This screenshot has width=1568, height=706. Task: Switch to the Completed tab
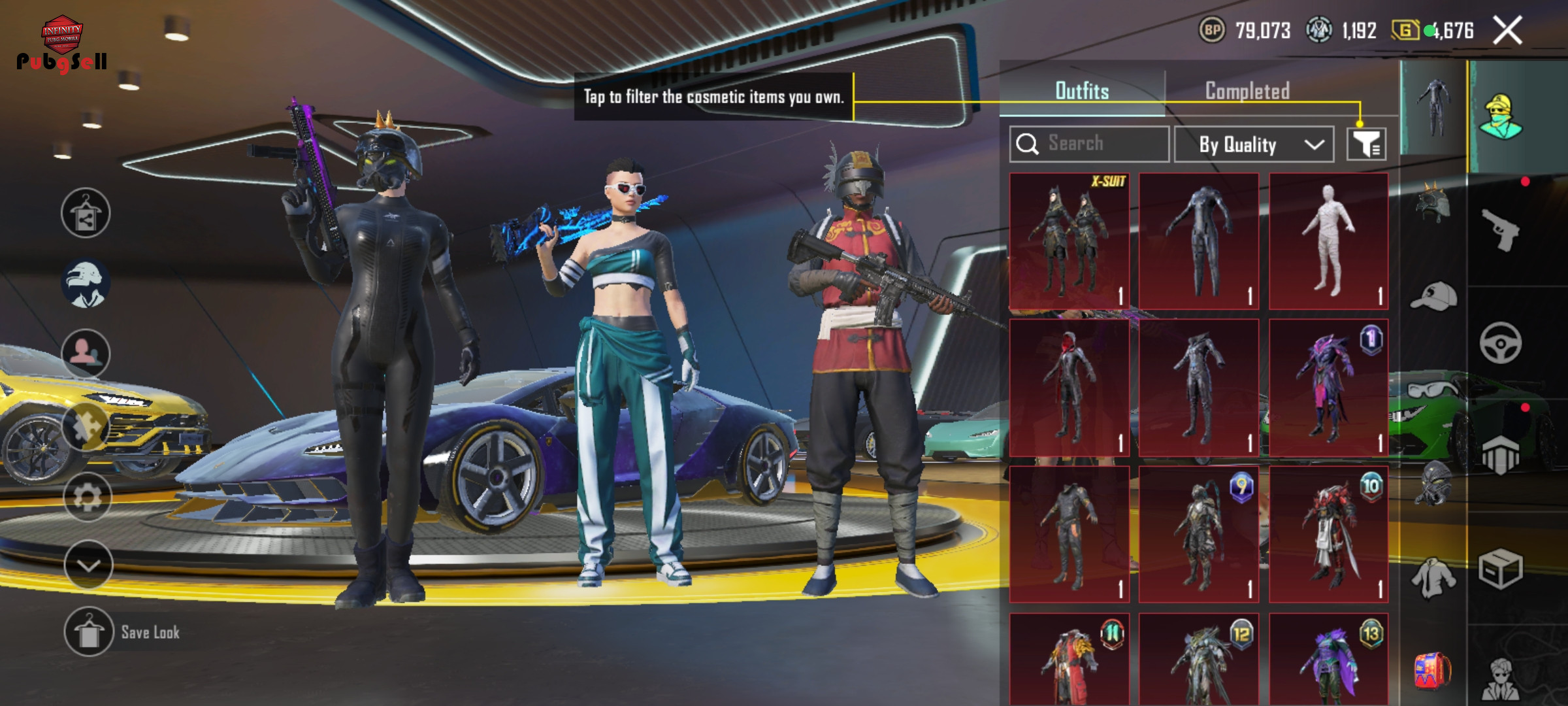[1247, 91]
